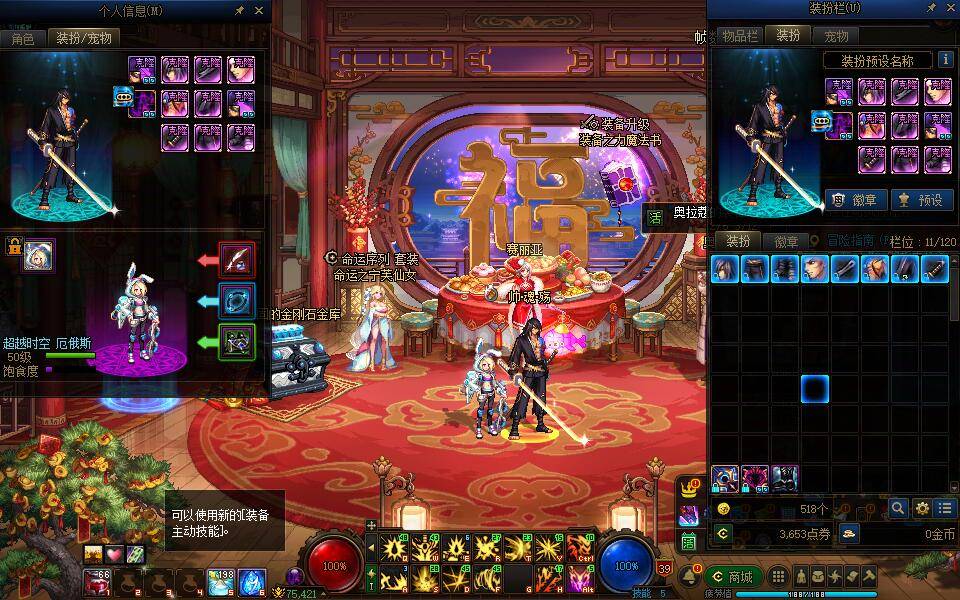Select the green-framed pet armor equipment slot

(237, 342)
